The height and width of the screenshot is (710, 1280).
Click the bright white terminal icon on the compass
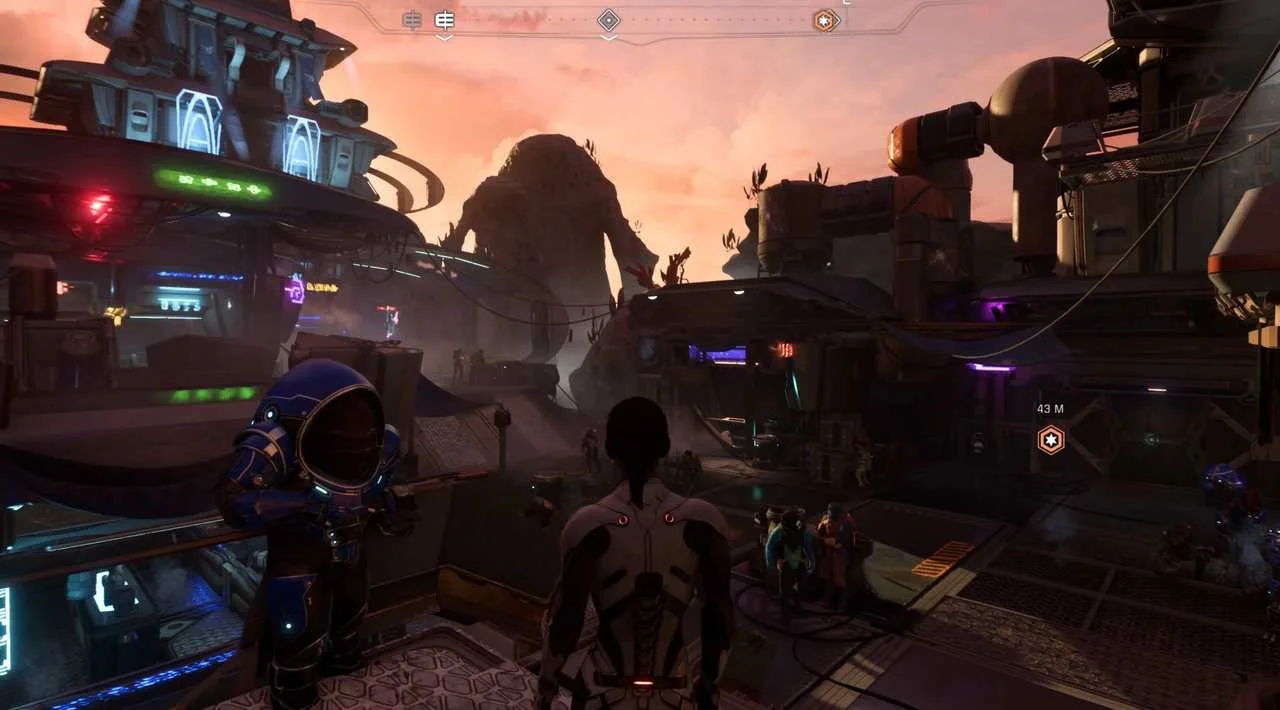tap(445, 20)
